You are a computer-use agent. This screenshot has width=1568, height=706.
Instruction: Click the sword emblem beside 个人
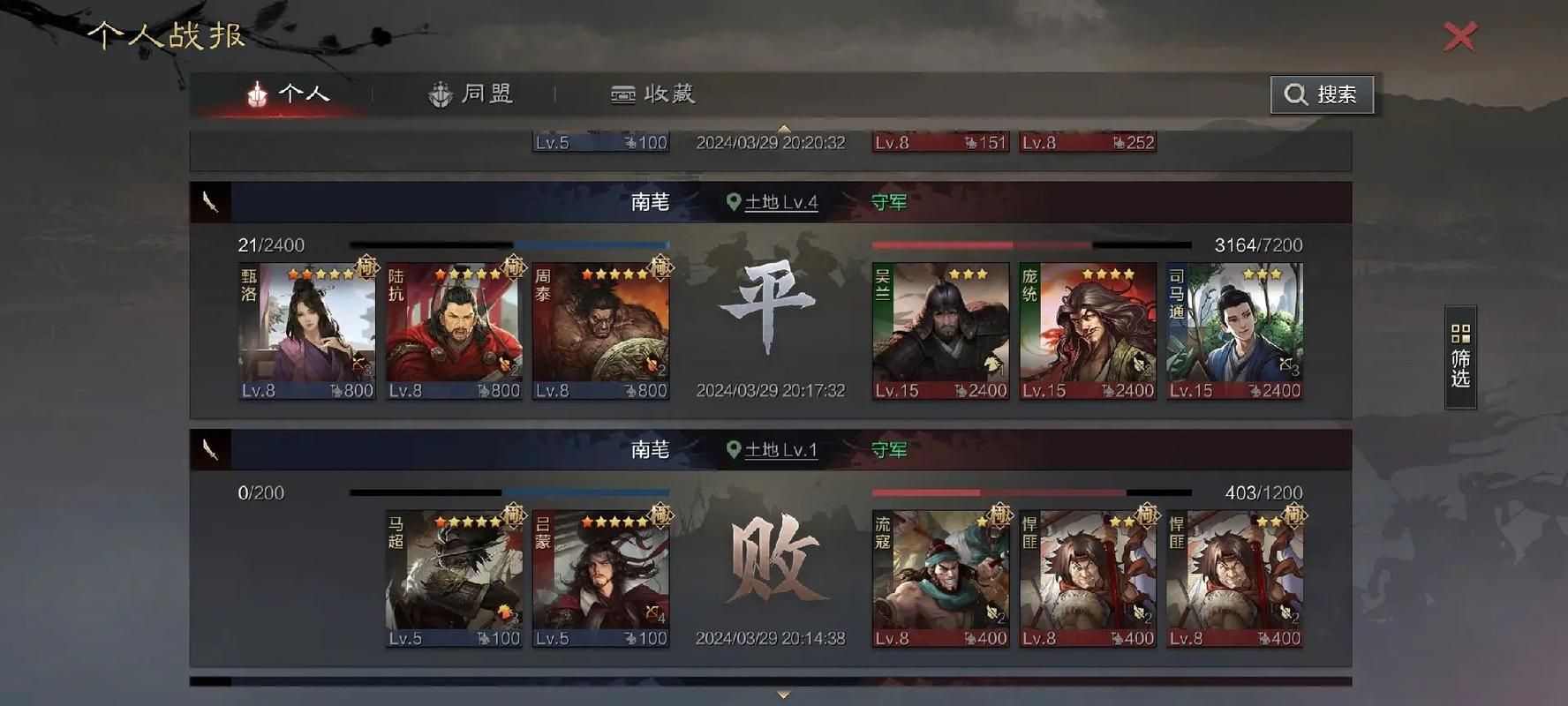click(256, 92)
